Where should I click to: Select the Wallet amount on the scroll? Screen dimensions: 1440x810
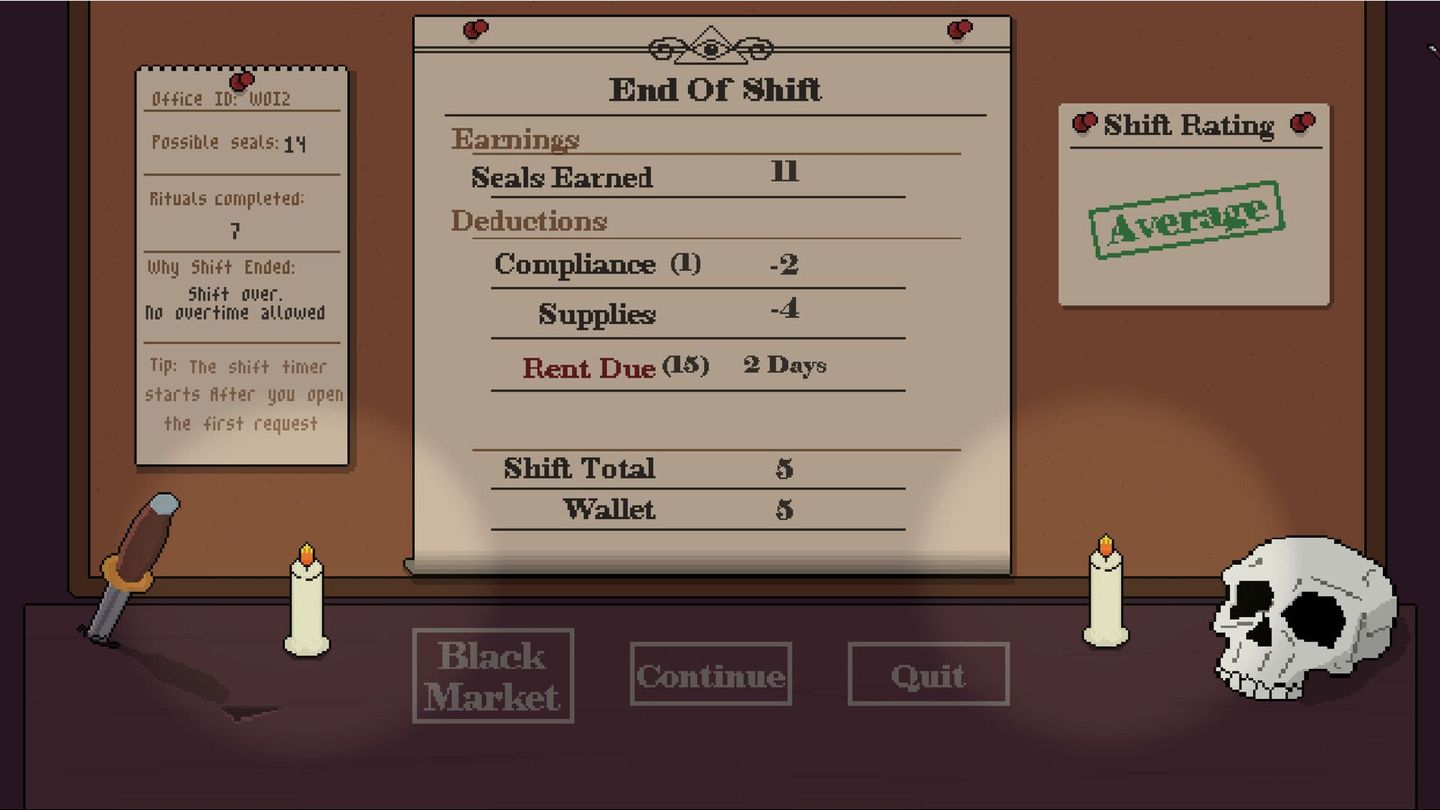point(783,510)
